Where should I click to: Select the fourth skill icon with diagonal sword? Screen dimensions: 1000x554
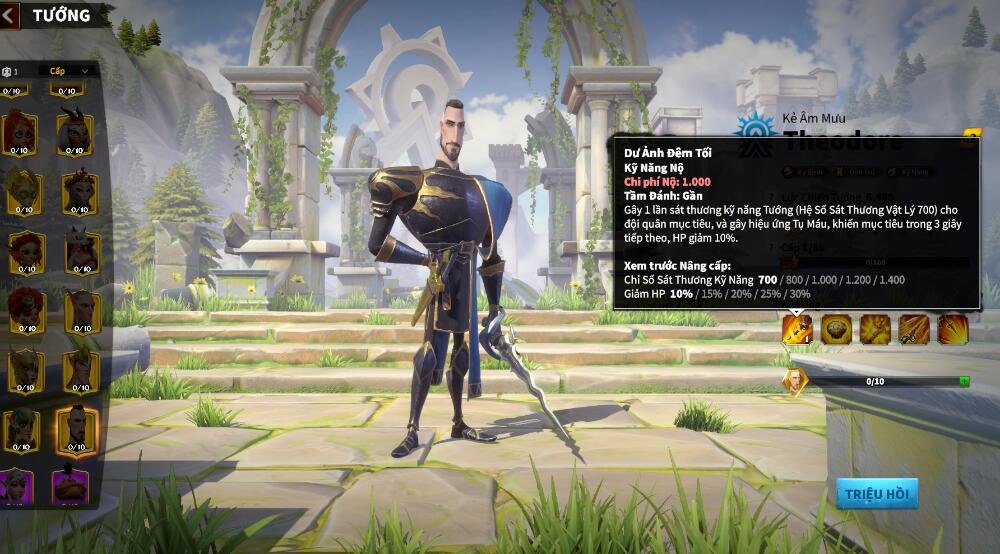pos(914,328)
